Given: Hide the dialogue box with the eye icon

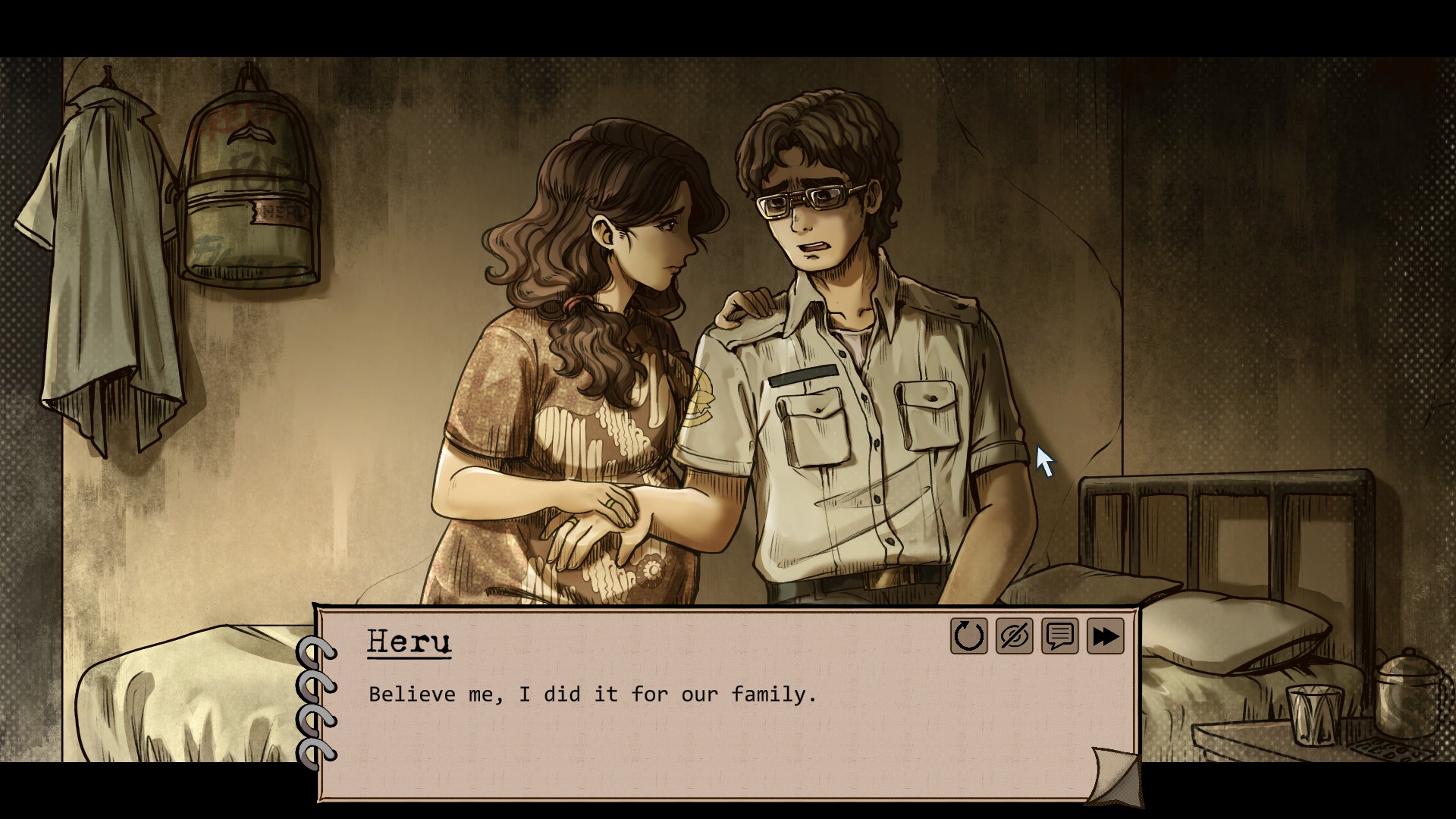Looking at the screenshot, I should [1014, 635].
